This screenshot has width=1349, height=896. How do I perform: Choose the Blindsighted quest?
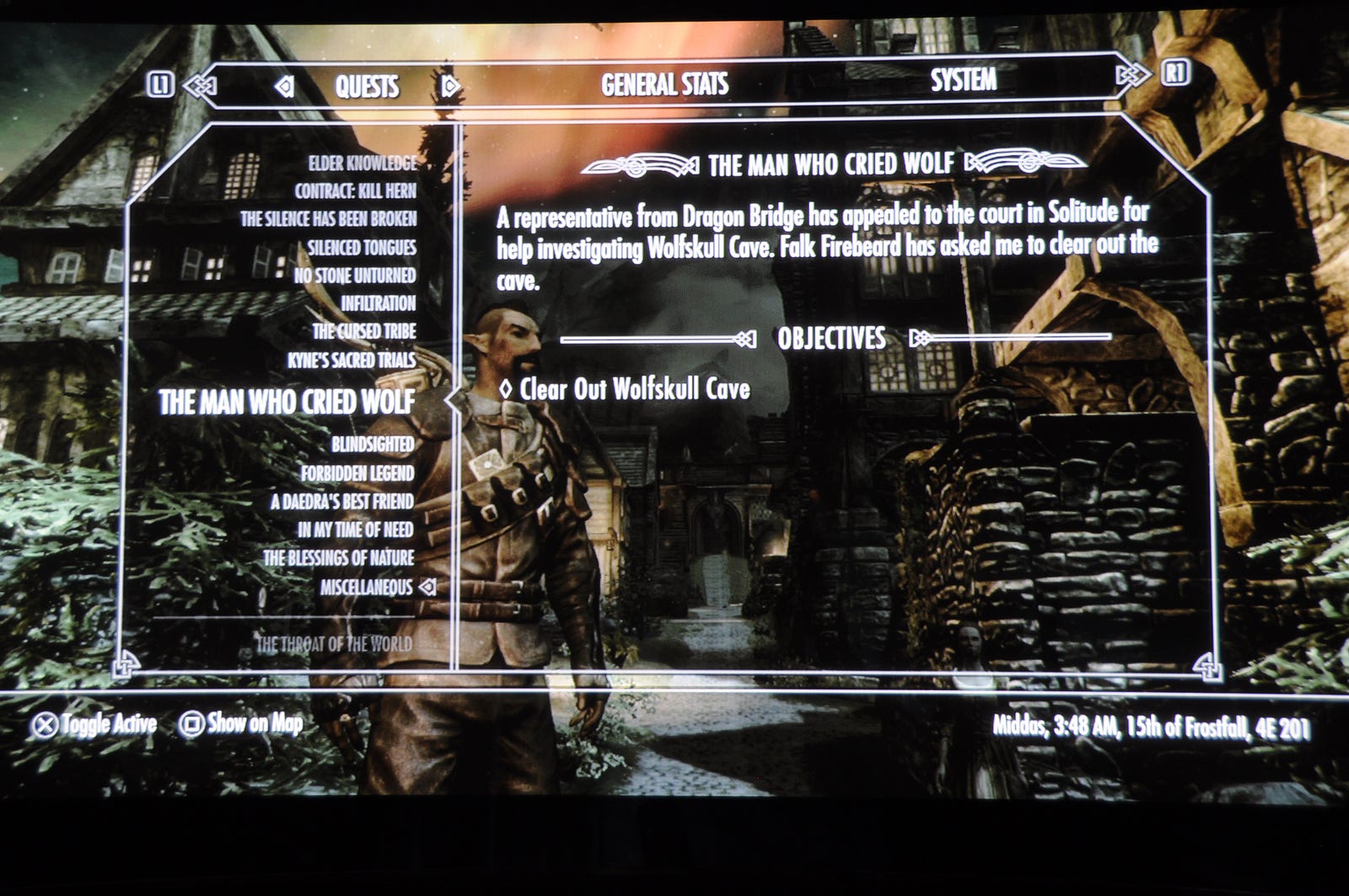pos(372,444)
